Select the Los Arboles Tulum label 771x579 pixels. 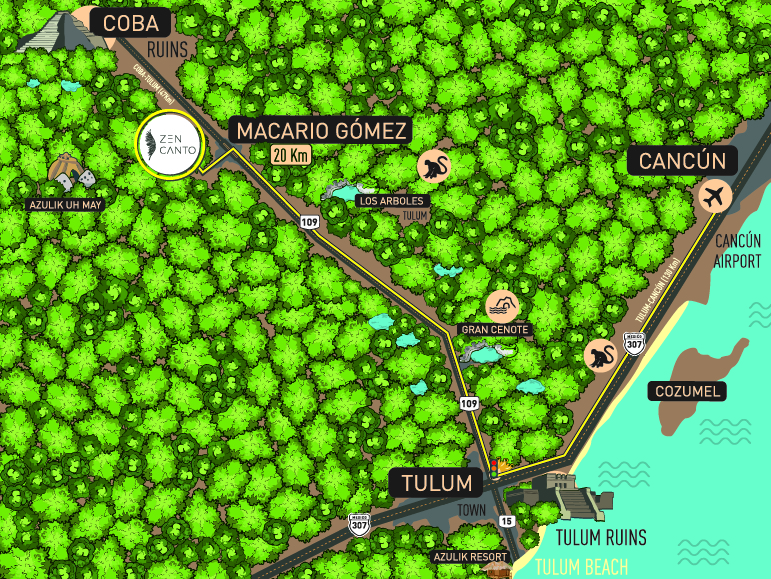(x=391, y=200)
